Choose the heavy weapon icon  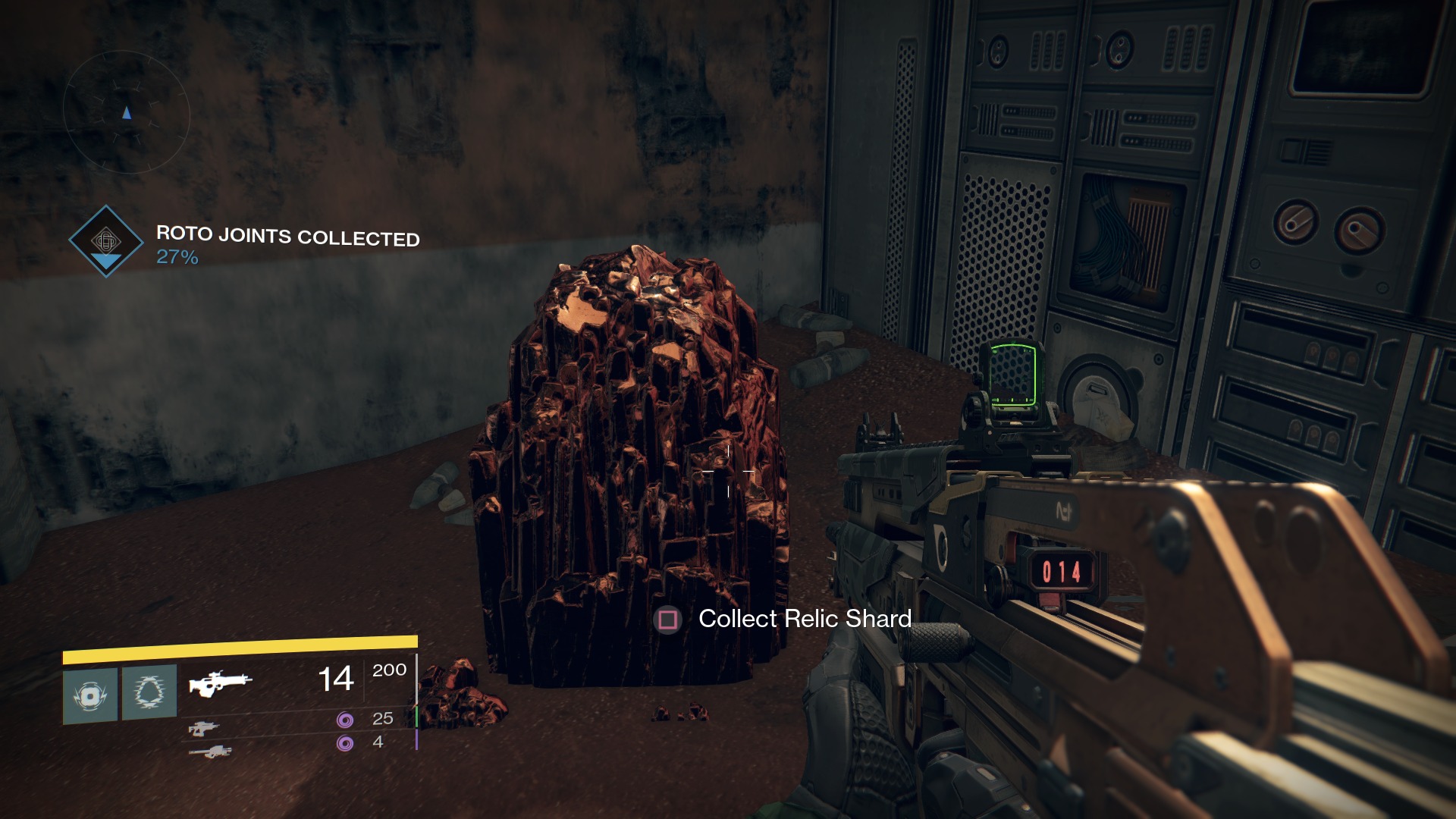point(210,752)
